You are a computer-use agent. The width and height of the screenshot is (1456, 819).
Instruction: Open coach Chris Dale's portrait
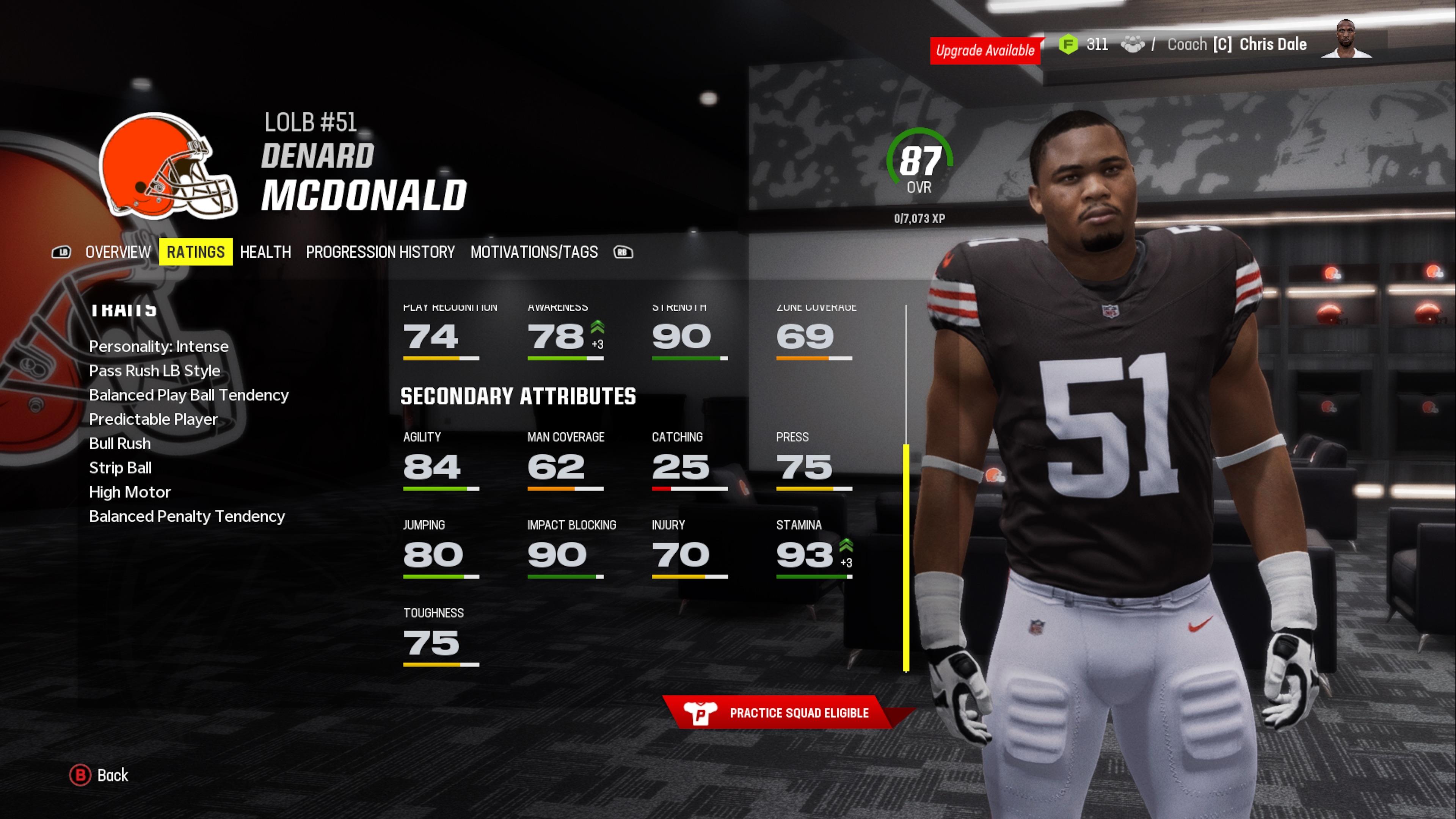(x=1346, y=39)
